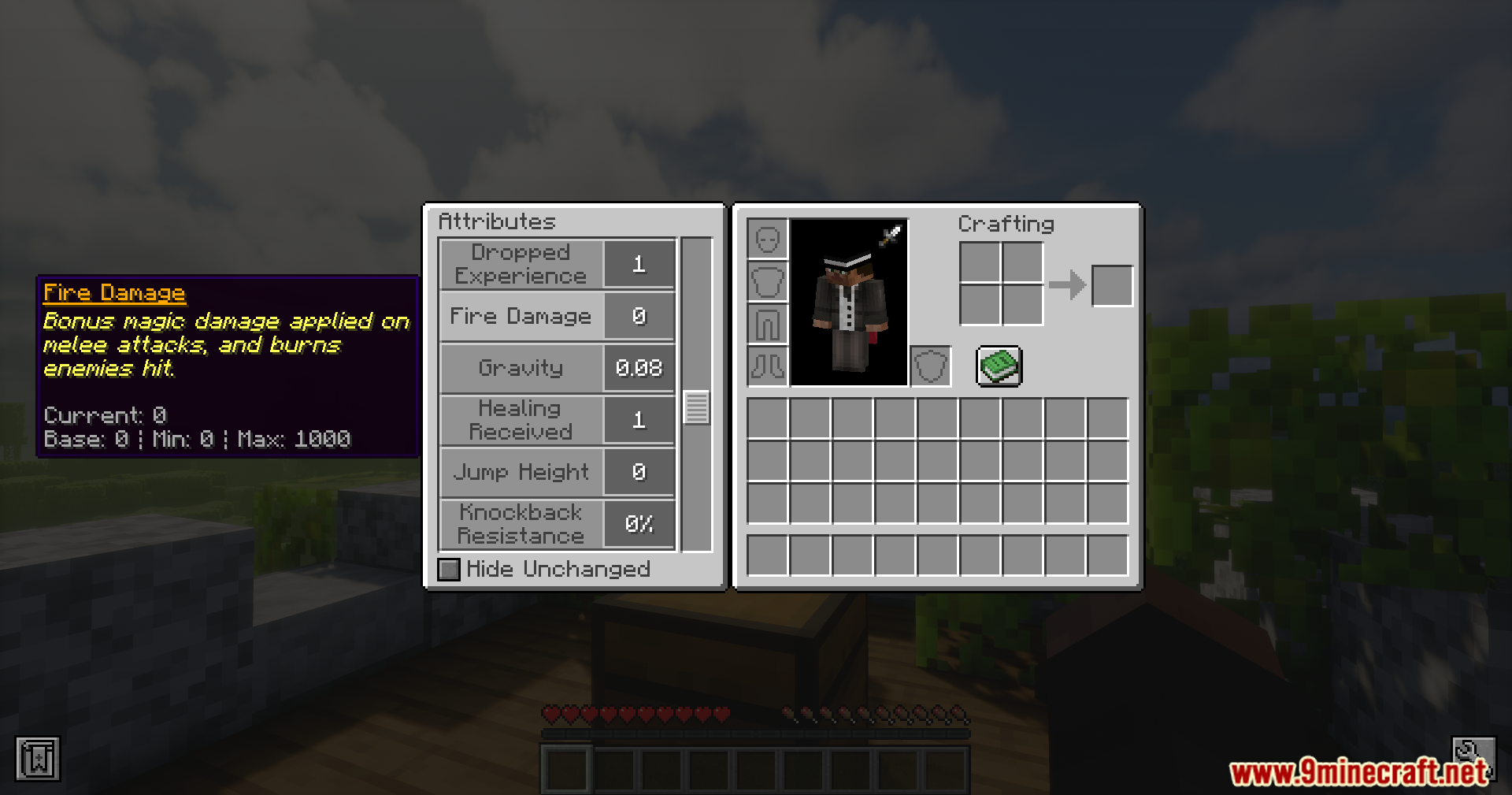Select the leggings armor slot

tap(767, 324)
